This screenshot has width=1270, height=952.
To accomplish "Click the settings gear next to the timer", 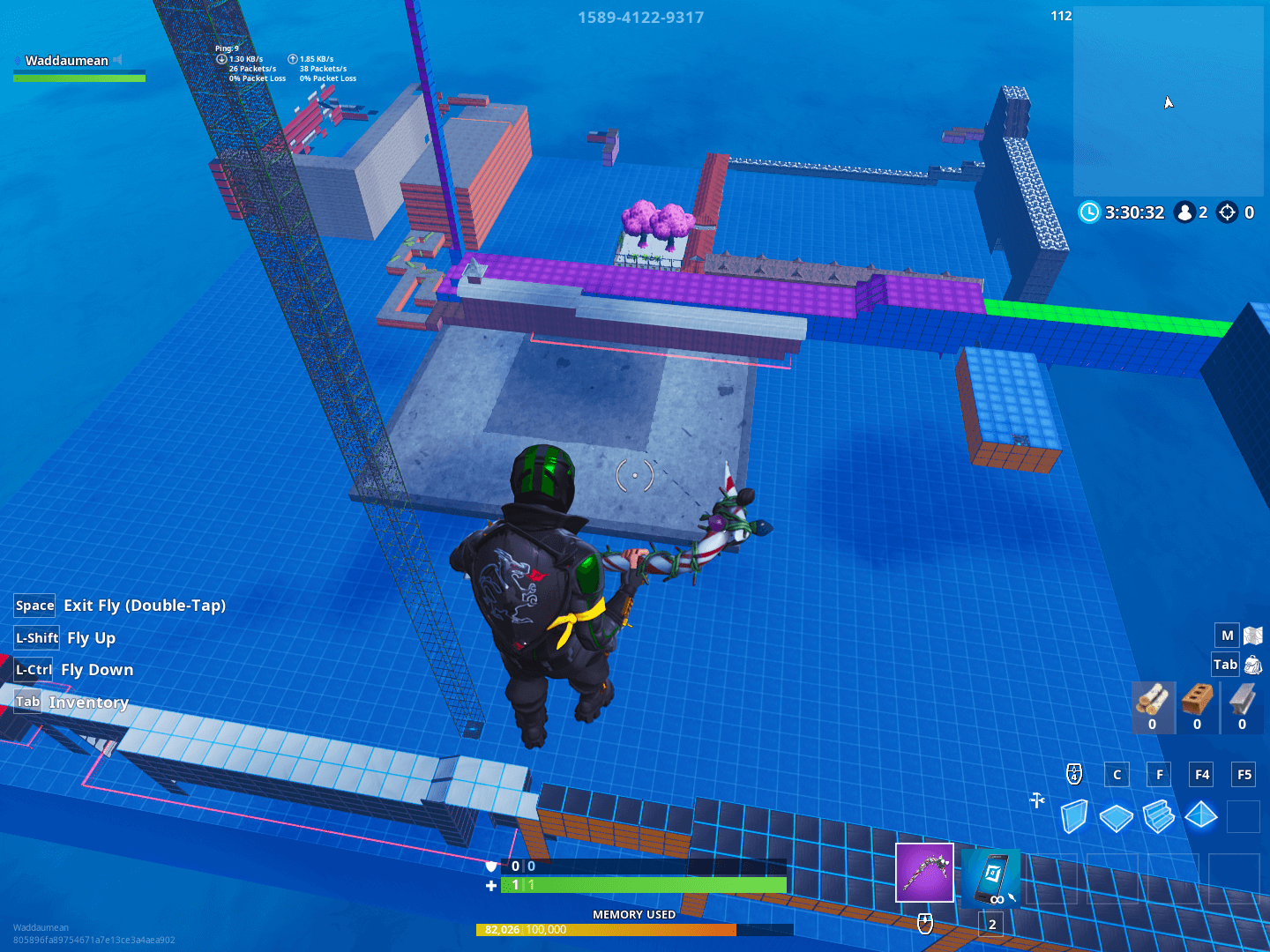I will (1226, 212).
